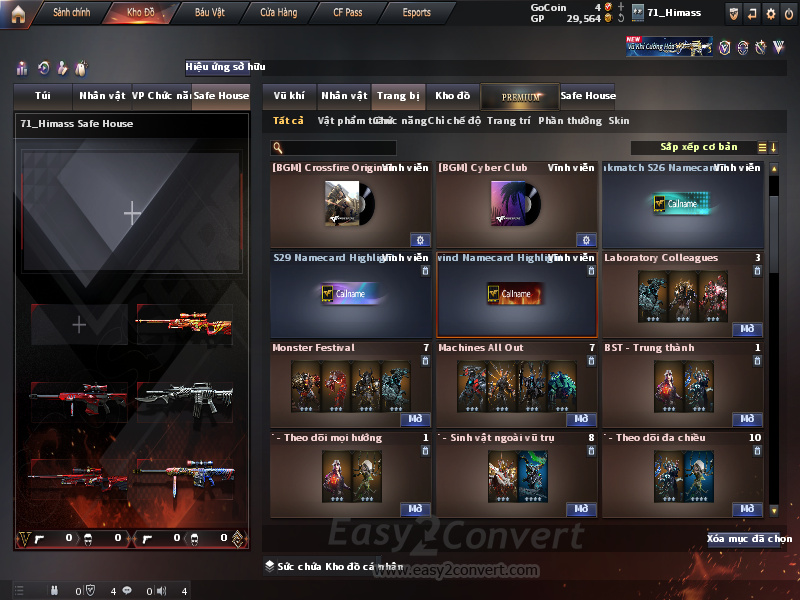Switch to the Esports tab

416,13
